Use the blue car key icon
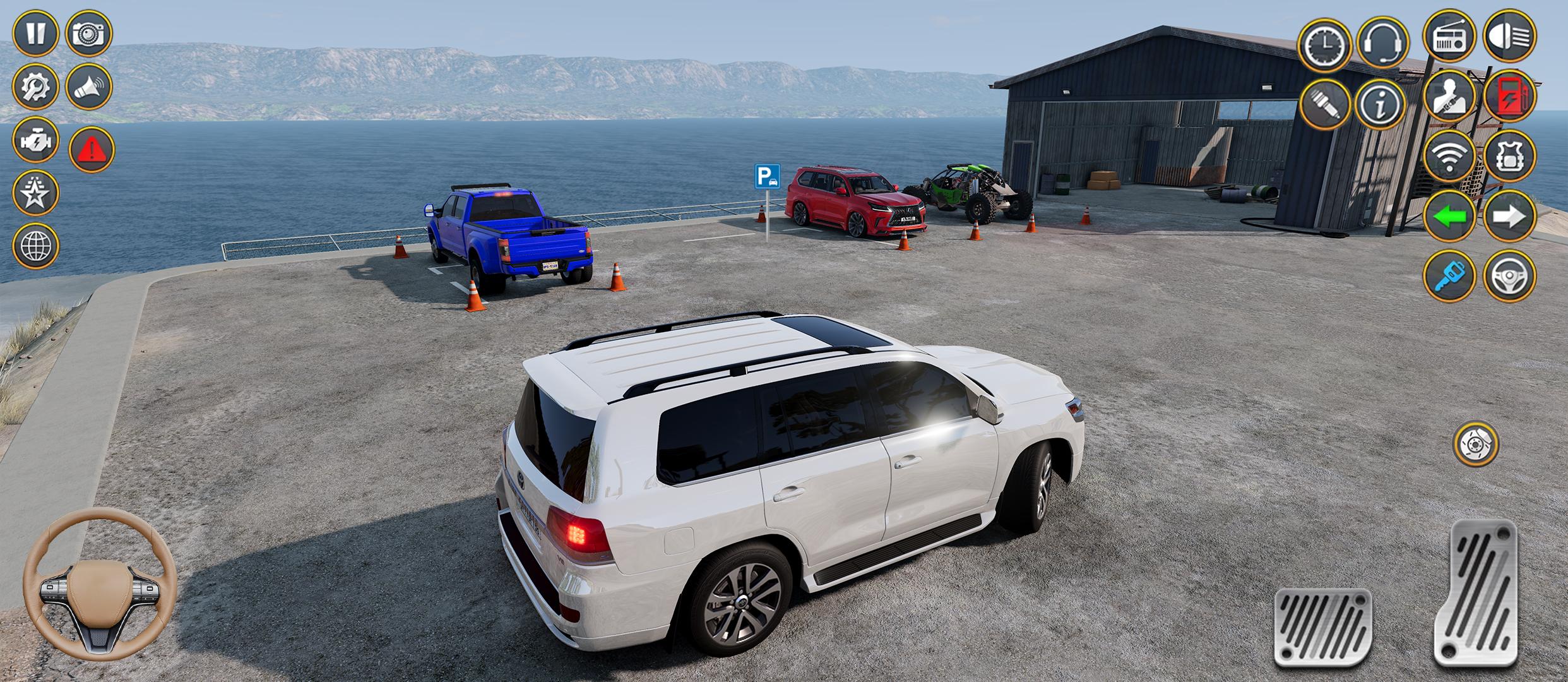Viewport: 1568px width, 682px height. (1449, 277)
